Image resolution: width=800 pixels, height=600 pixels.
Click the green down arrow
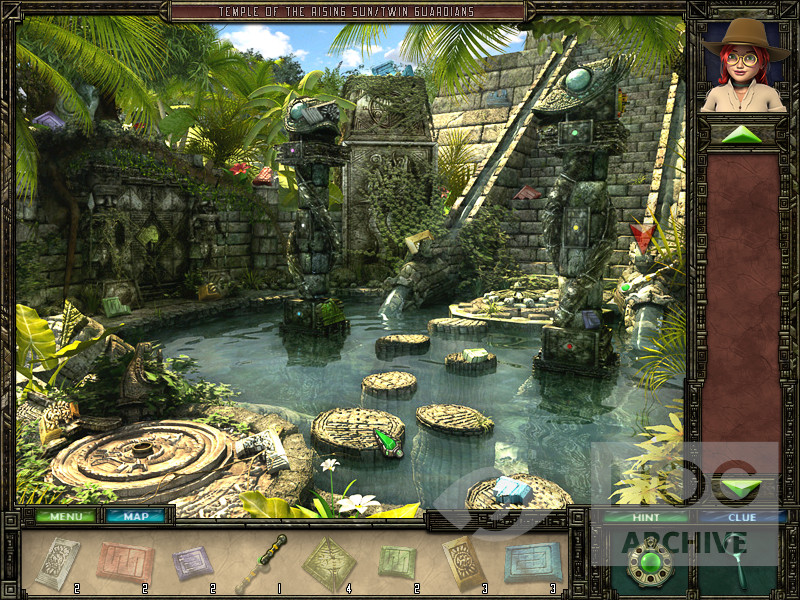point(741,488)
